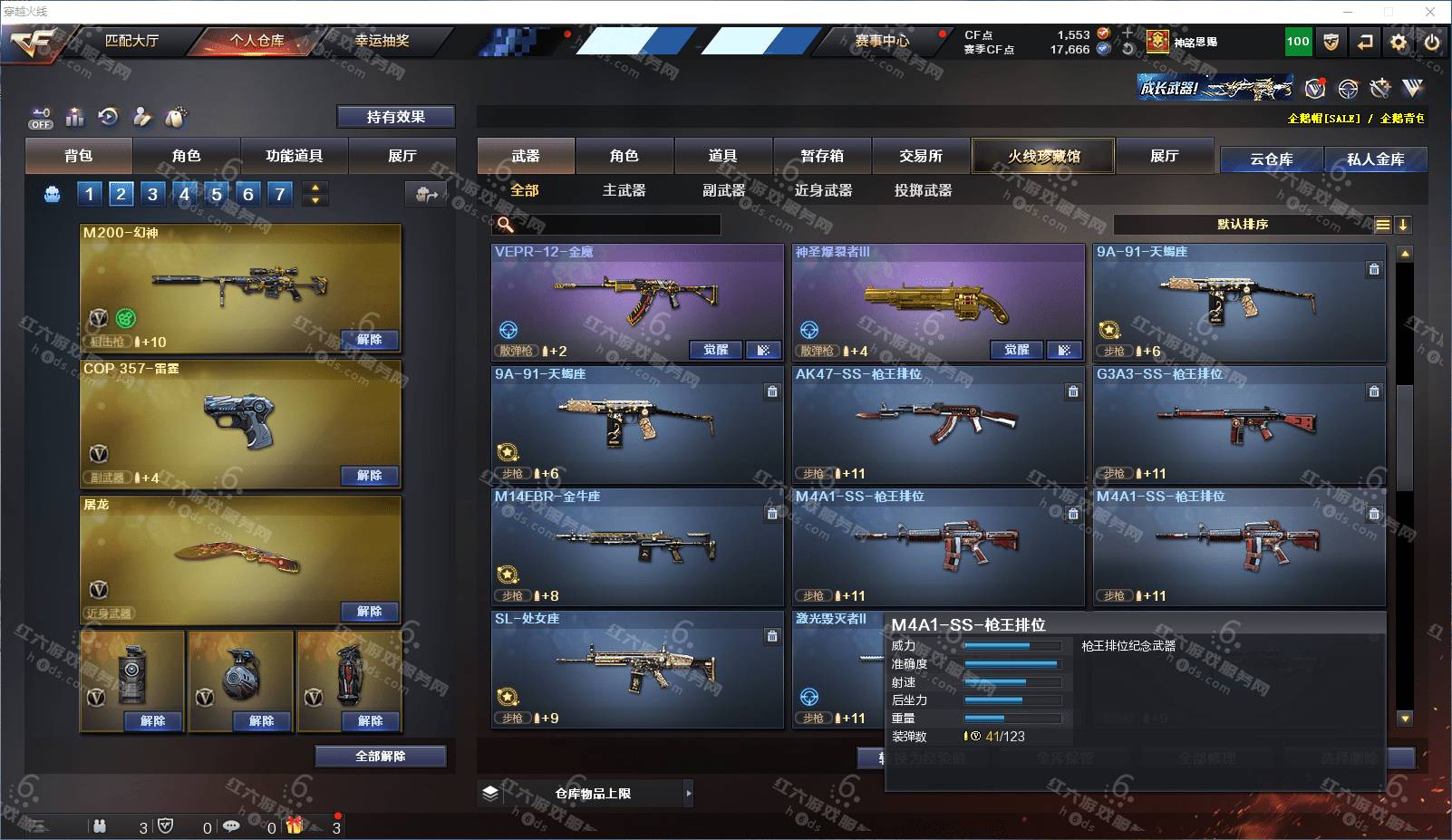Screen dimensions: 1452x840
Task: Click 全部解除 to unequip everything
Action: click(380, 756)
